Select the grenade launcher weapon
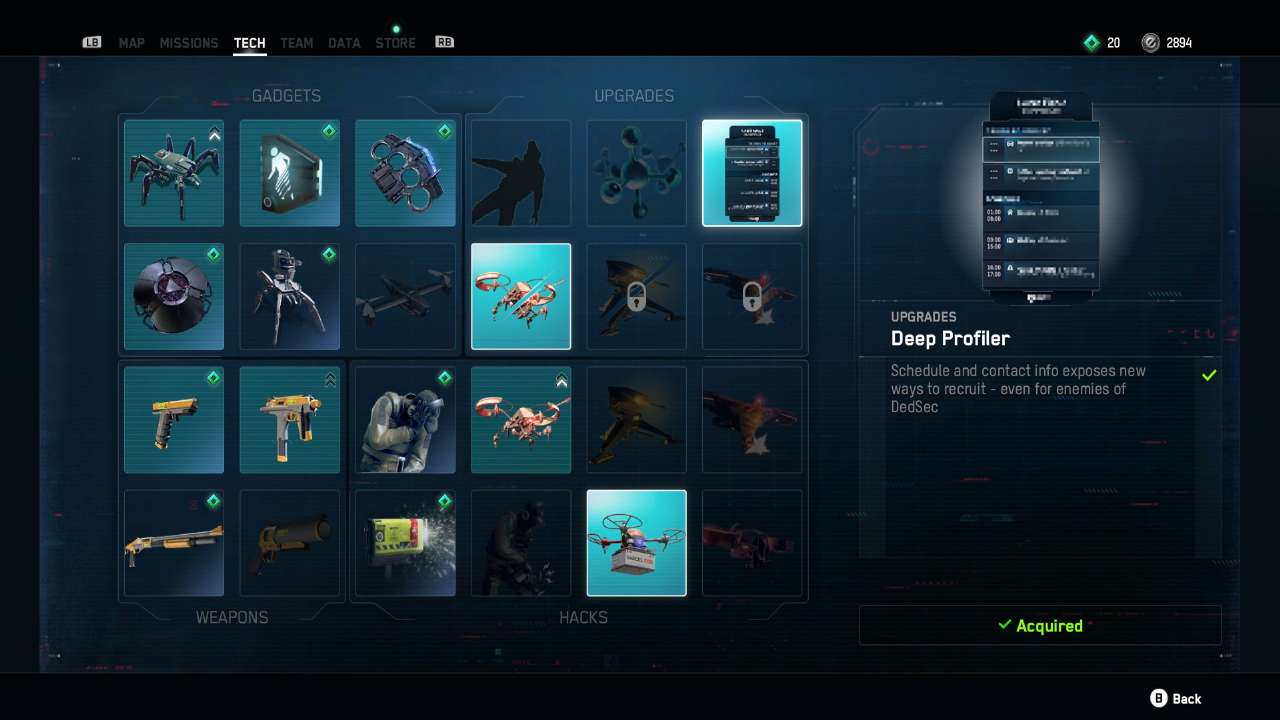This screenshot has width=1280, height=720. point(289,543)
